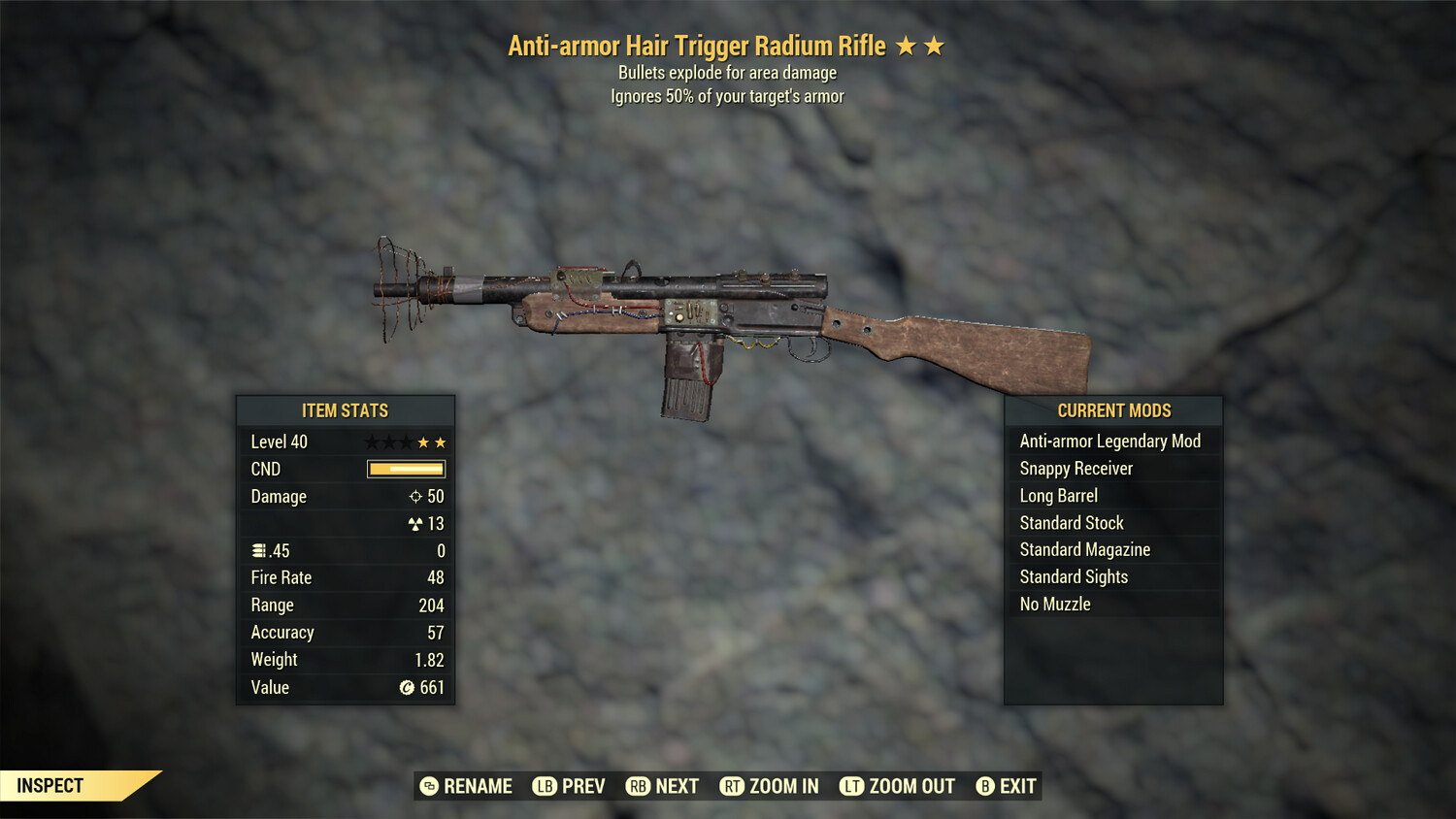
Task: Click the INSPECT label bottom left
Action: [49, 786]
